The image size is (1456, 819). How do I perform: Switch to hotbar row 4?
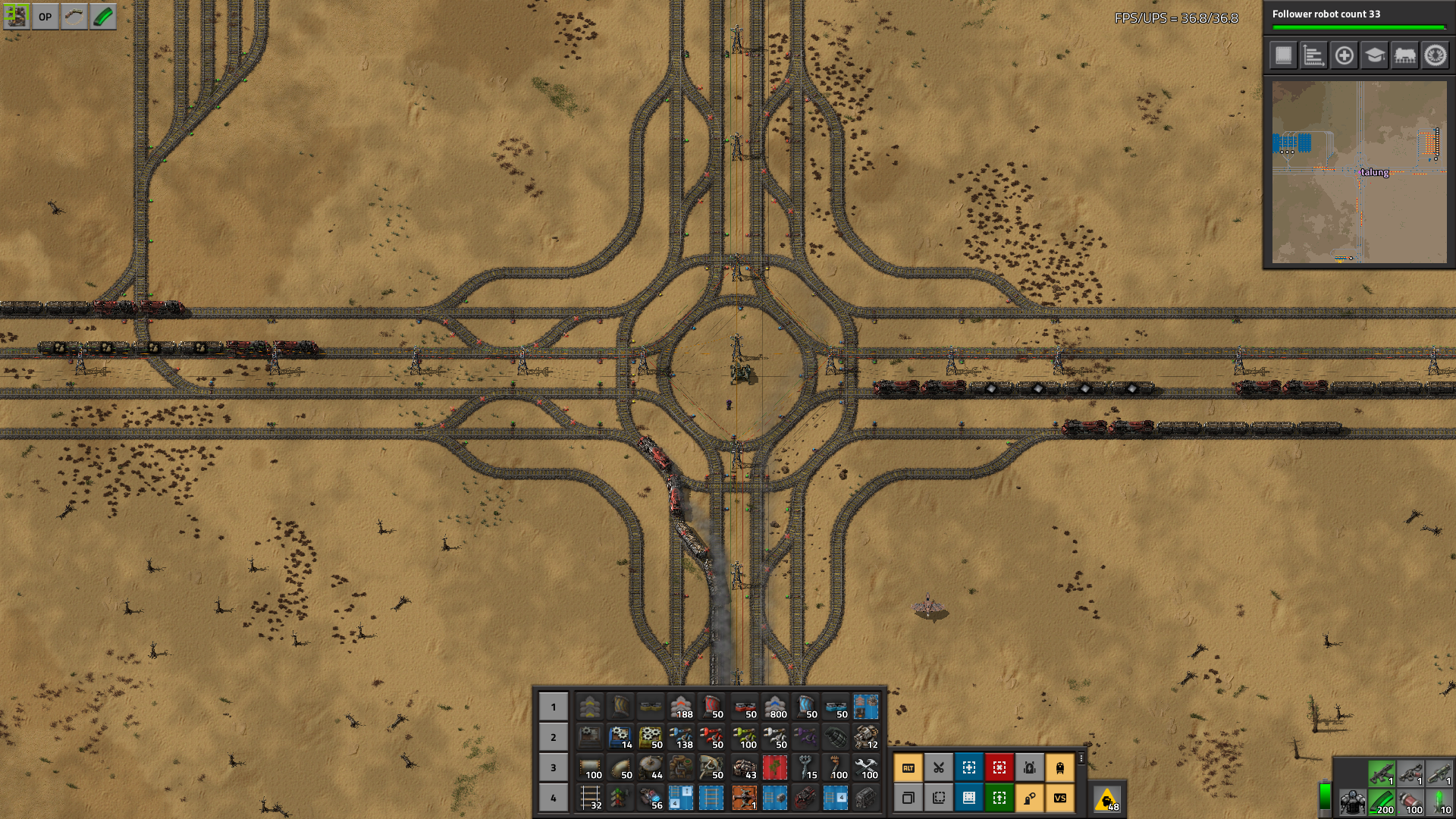tap(554, 798)
